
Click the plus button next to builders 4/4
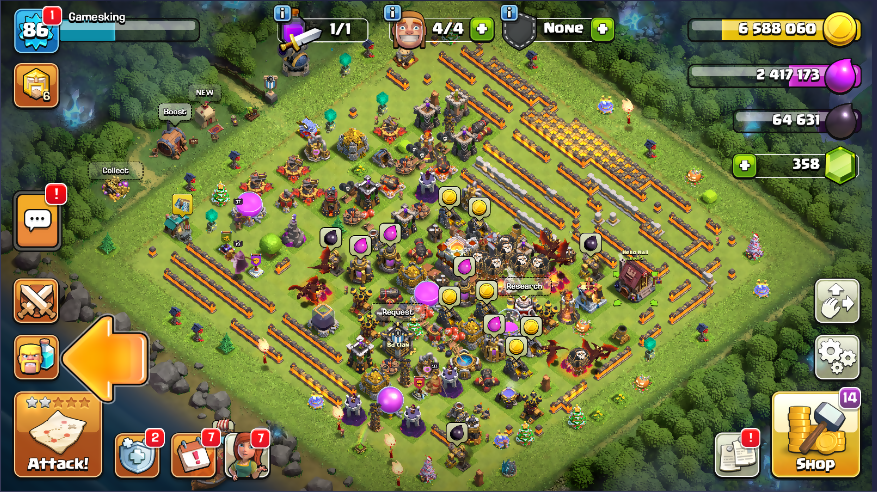(x=482, y=29)
